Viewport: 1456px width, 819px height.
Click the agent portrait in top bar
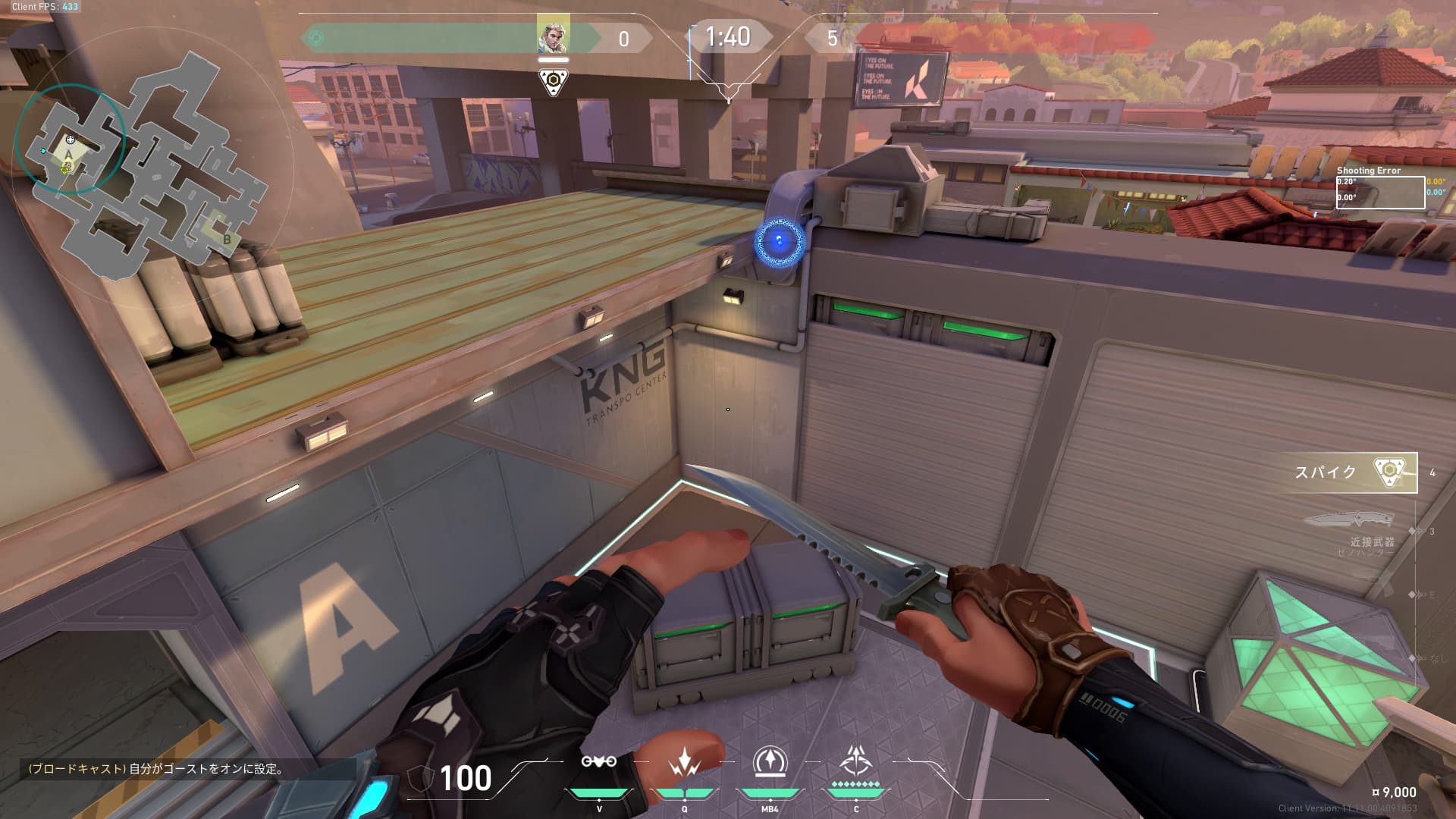coord(553,34)
